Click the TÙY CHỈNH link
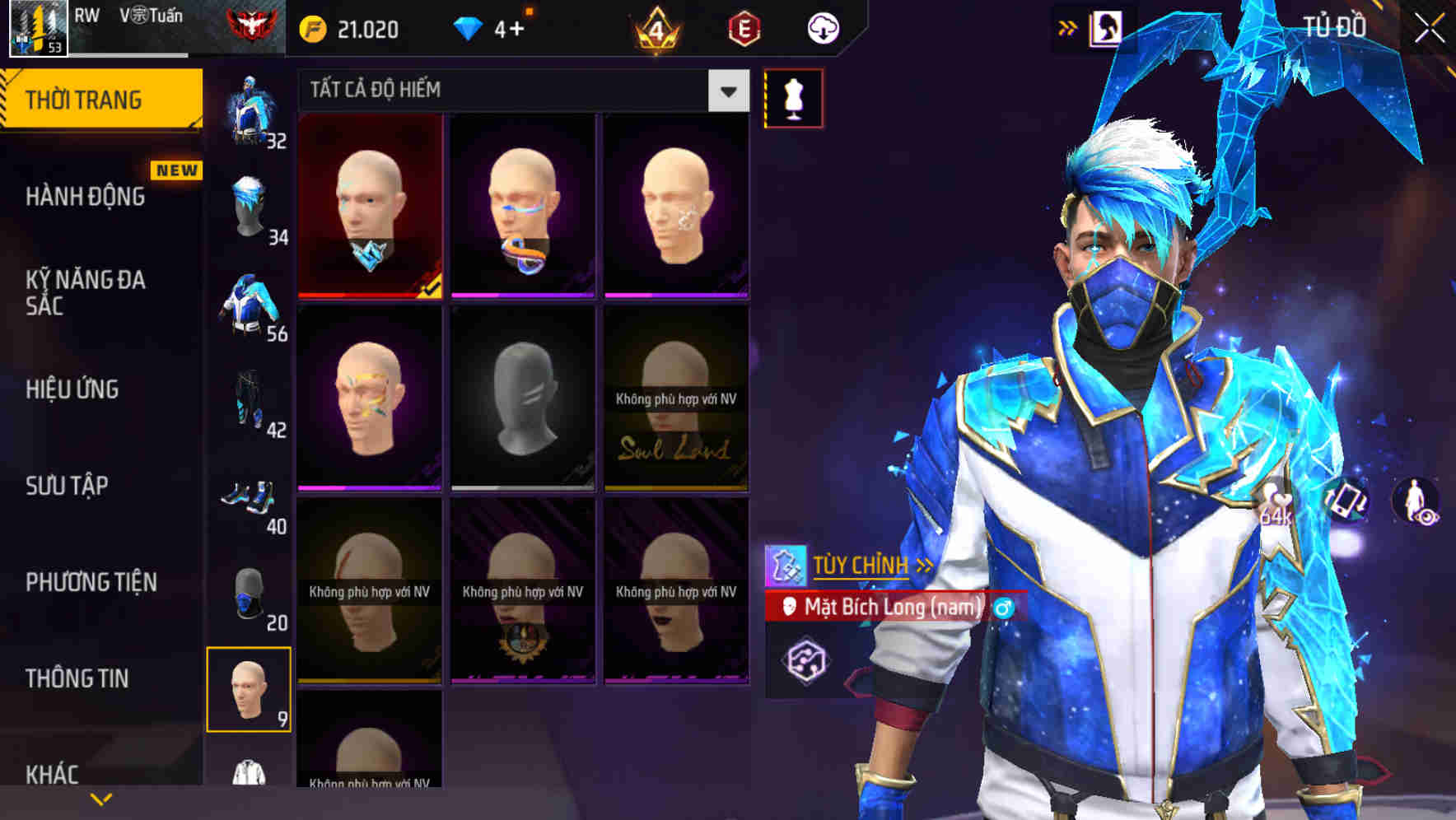The width and height of the screenshot is (1456, 820). 862,565
